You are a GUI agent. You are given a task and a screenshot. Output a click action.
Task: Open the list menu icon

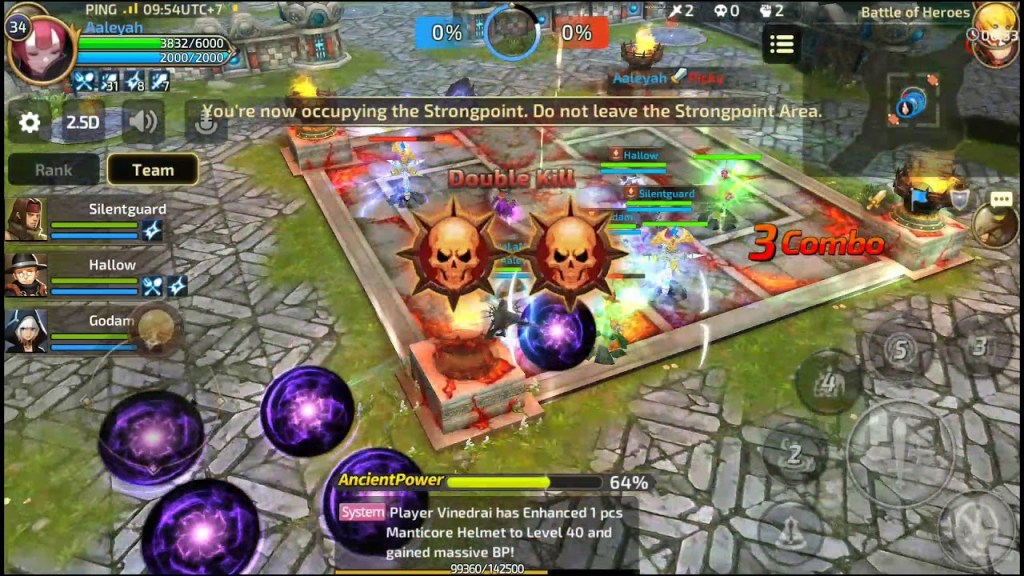pyautogui.click(x=781, y=44)
